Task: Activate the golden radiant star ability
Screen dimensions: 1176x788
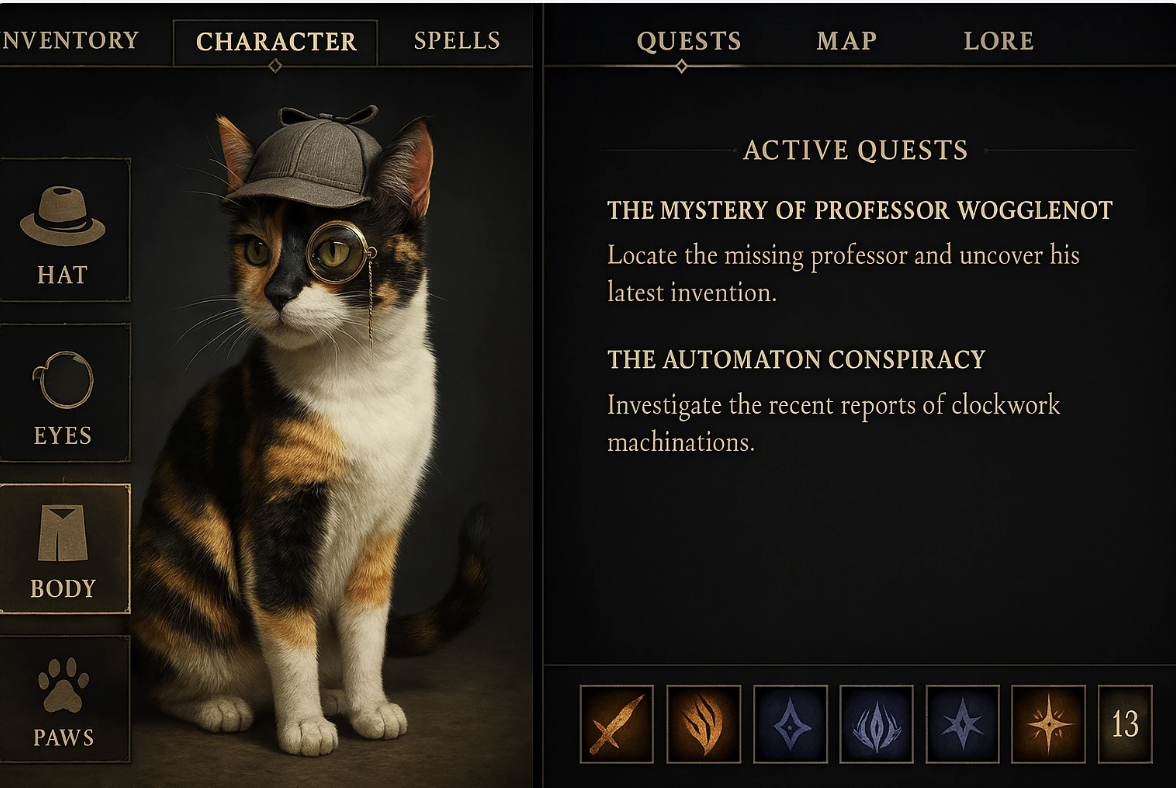Action: click(1048, 723)
